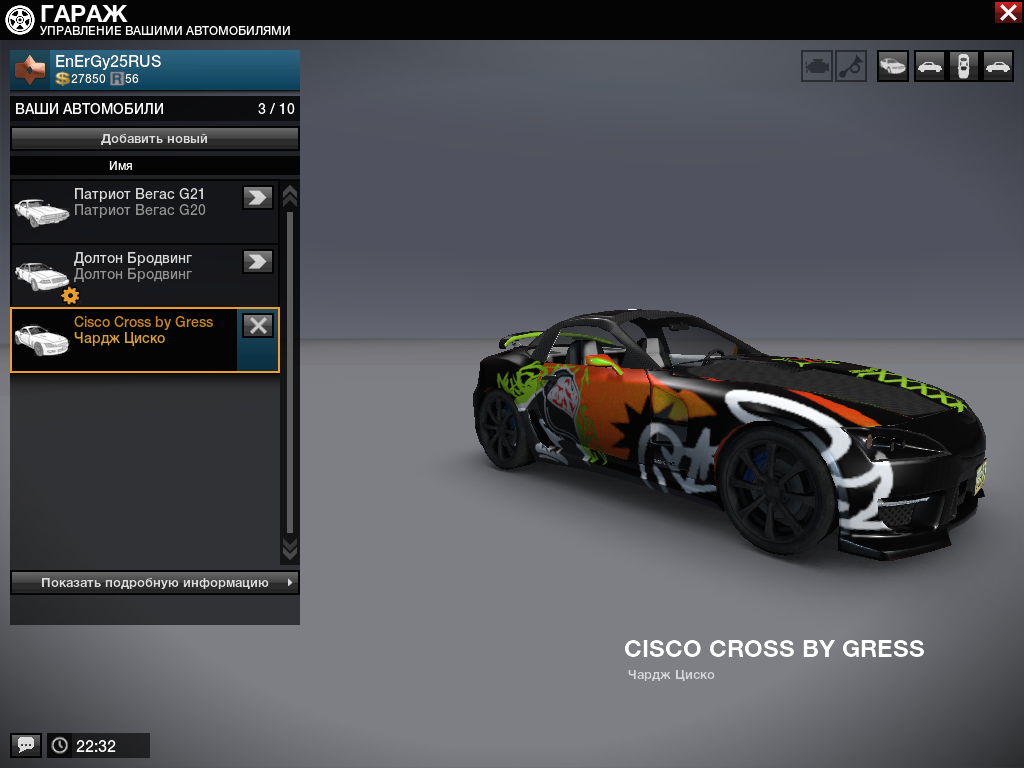Sort car list by "Имя" column header
Viewport: 1024px width, 768px height.
pos(121,166)
